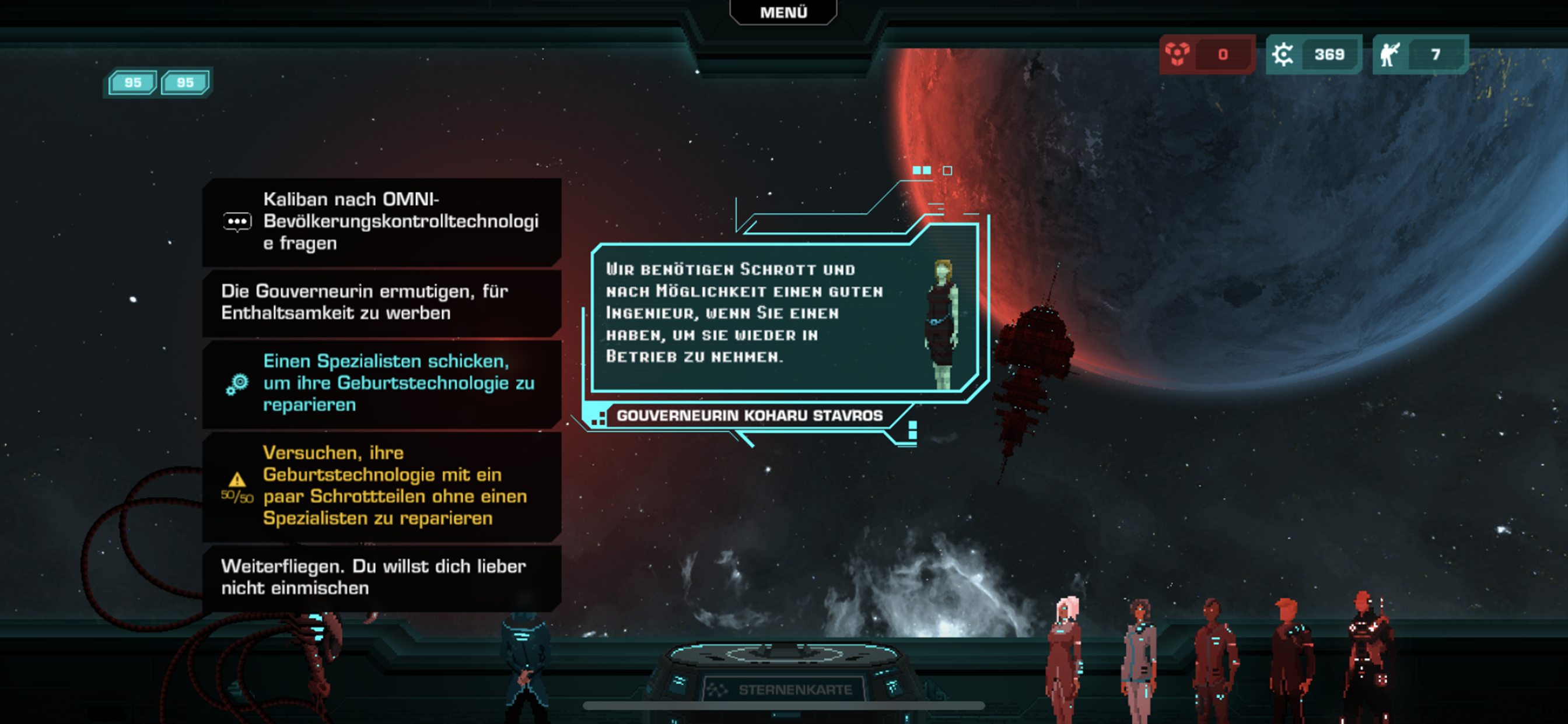Choose encouraging the governor to promote Enthaltsamkeit
Viewport: 1568px width, 724px height.
[x=381, y=303]
